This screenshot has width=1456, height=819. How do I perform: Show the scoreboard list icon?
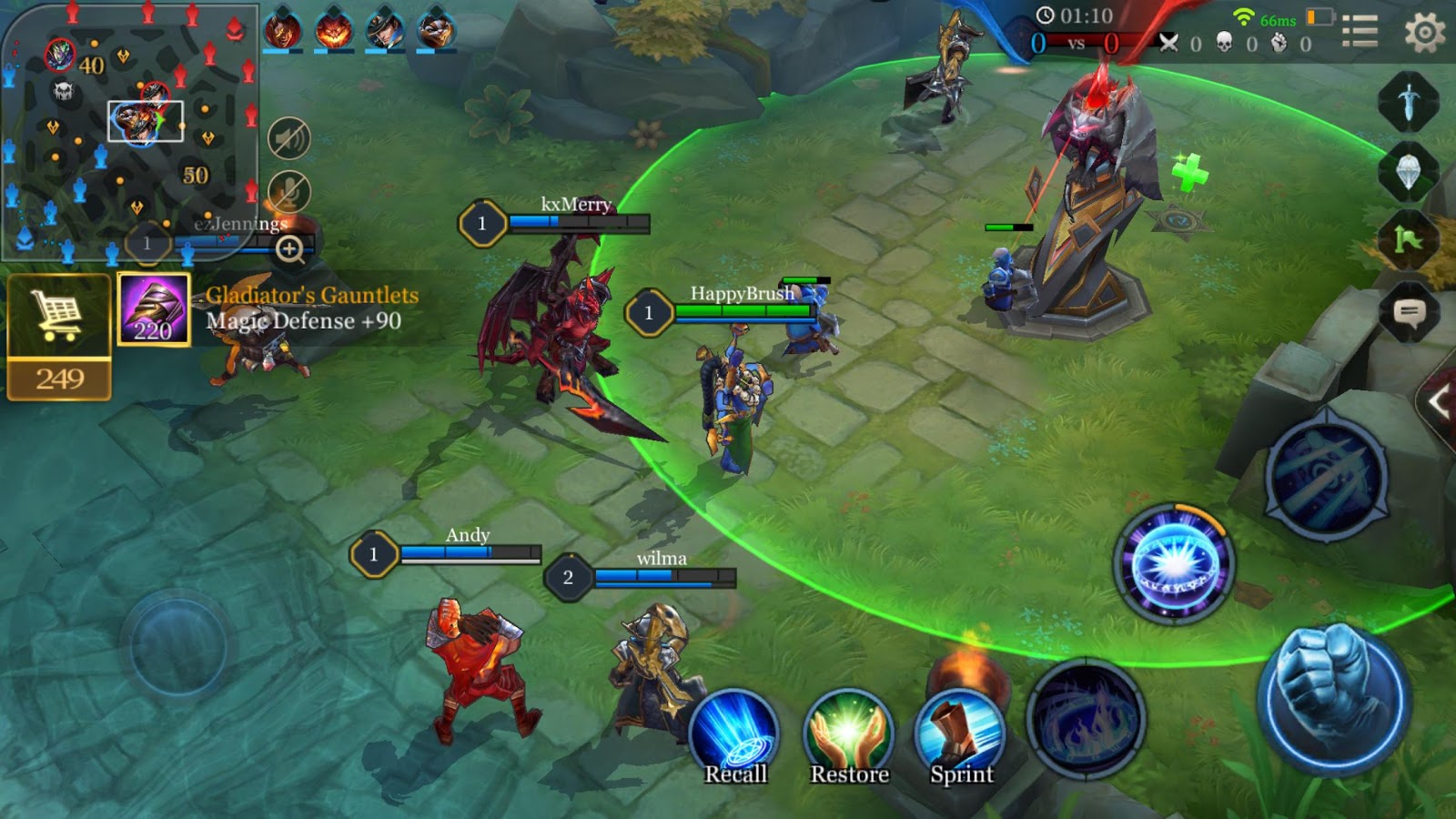[1360, 31]
